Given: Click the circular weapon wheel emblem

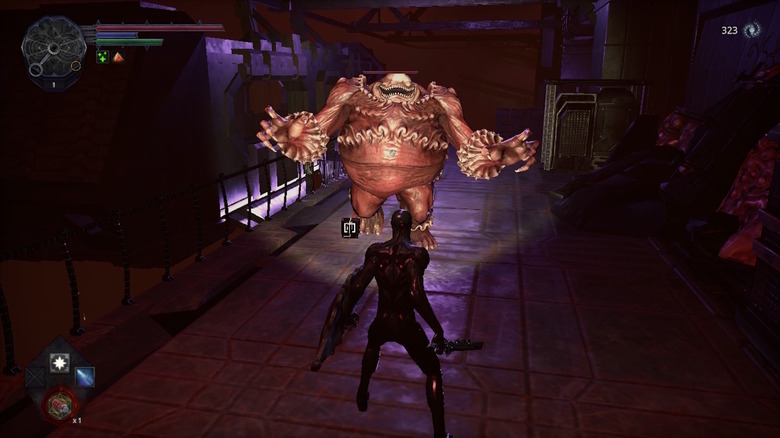Looking at the screenshot, I should coord(52,46).
